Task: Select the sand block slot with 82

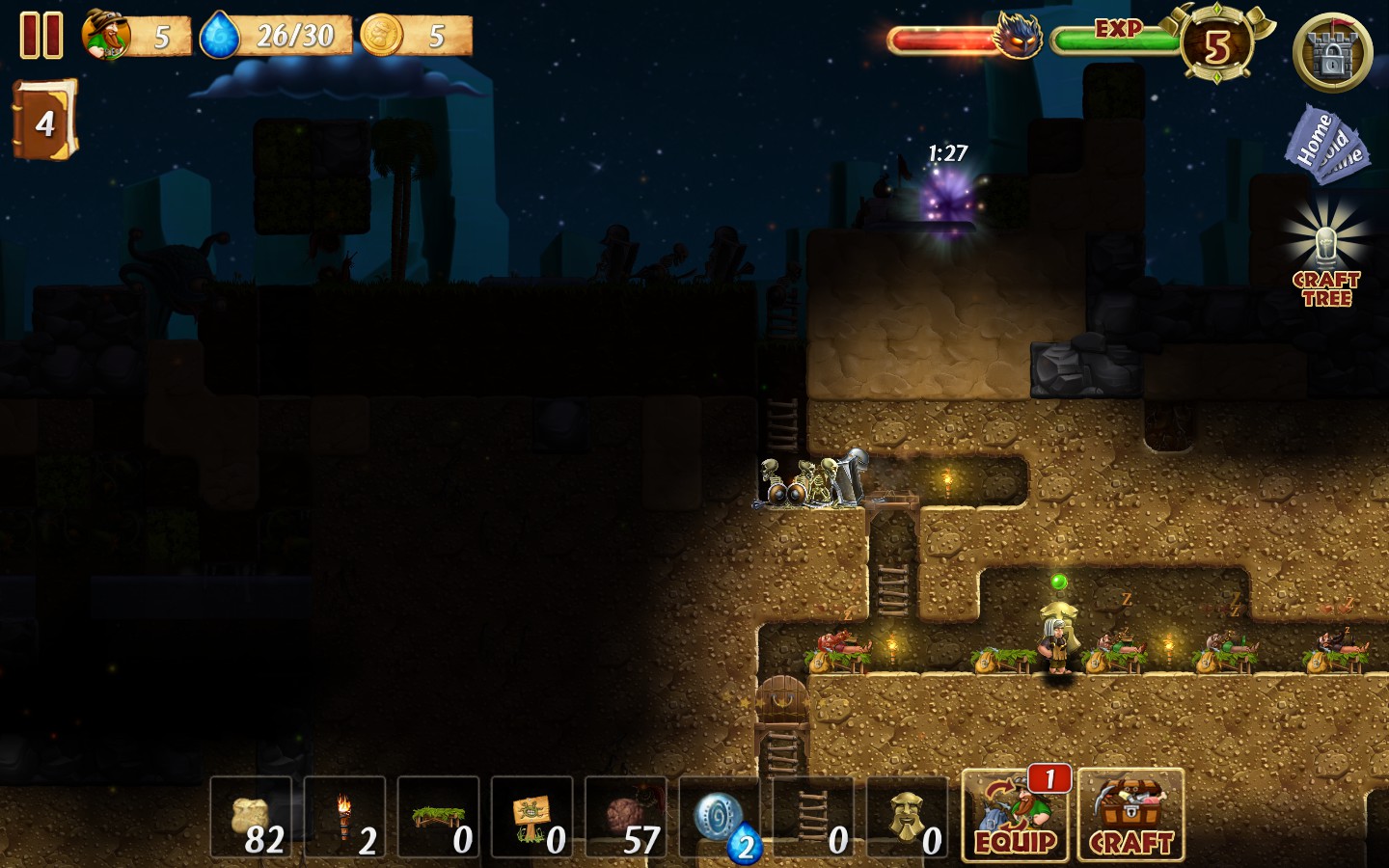Action: click(251, 817)
